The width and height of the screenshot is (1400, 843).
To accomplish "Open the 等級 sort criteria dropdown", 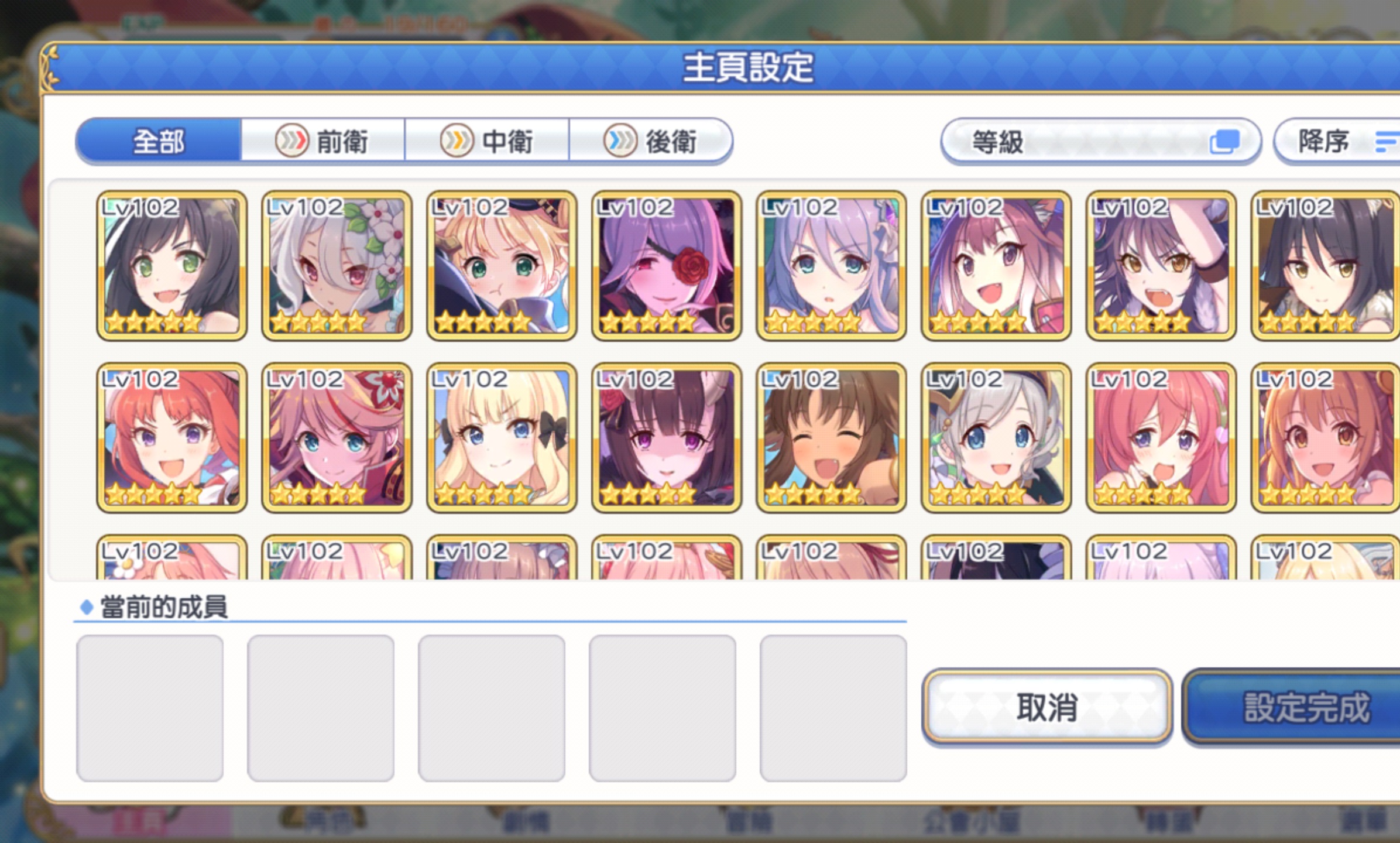I will tap(1100, 142).
